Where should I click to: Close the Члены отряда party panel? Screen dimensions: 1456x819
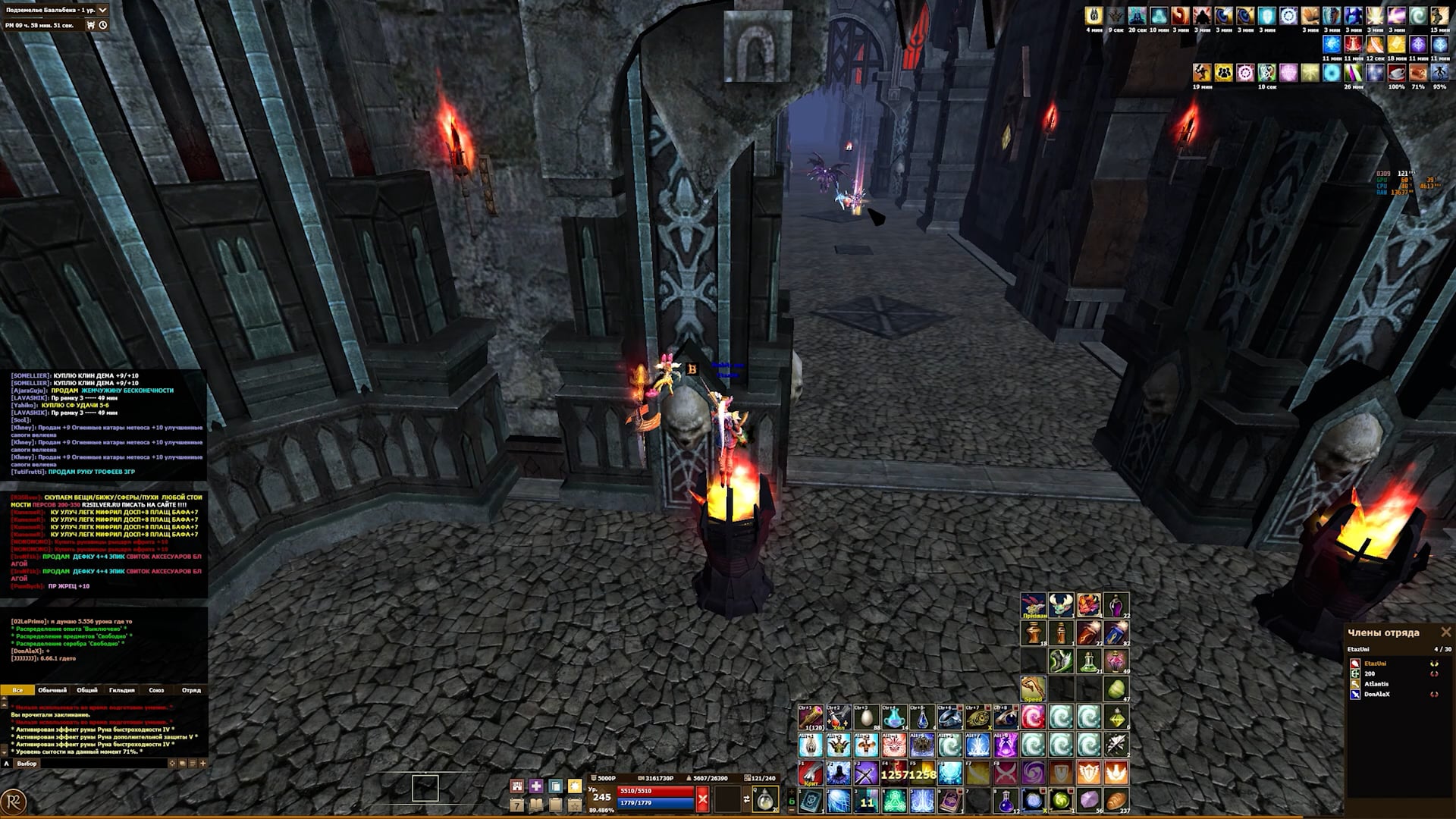pos(1445,632)
